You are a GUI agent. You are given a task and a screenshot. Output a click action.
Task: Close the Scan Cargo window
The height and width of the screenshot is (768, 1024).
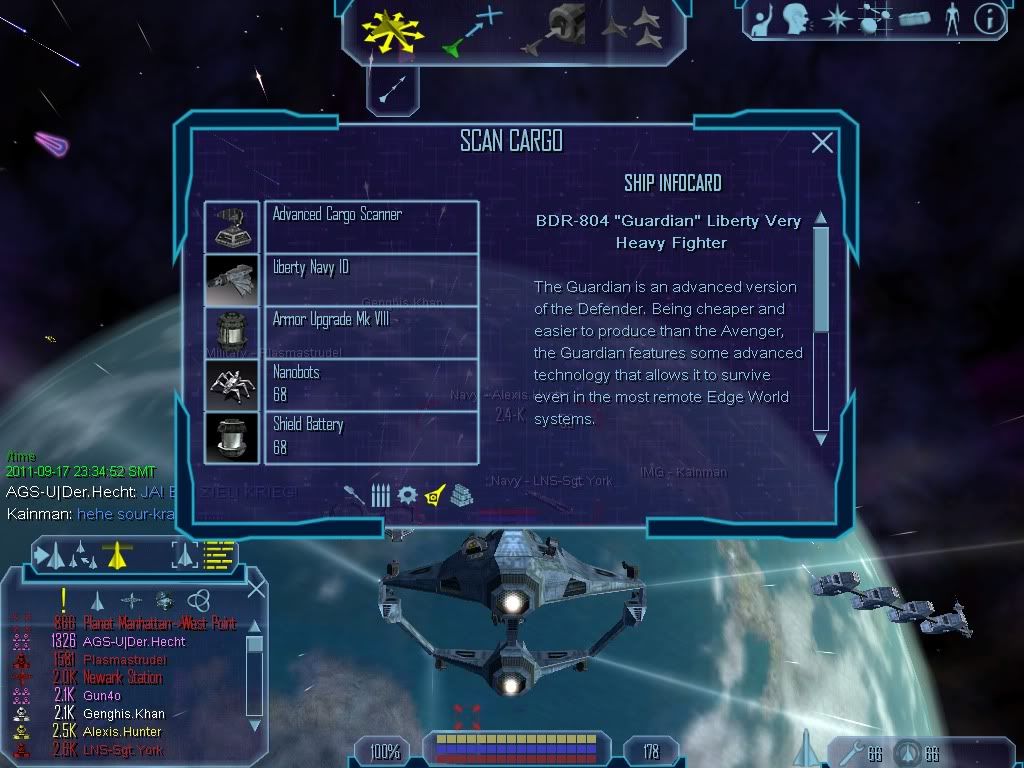tap(822, 143)
